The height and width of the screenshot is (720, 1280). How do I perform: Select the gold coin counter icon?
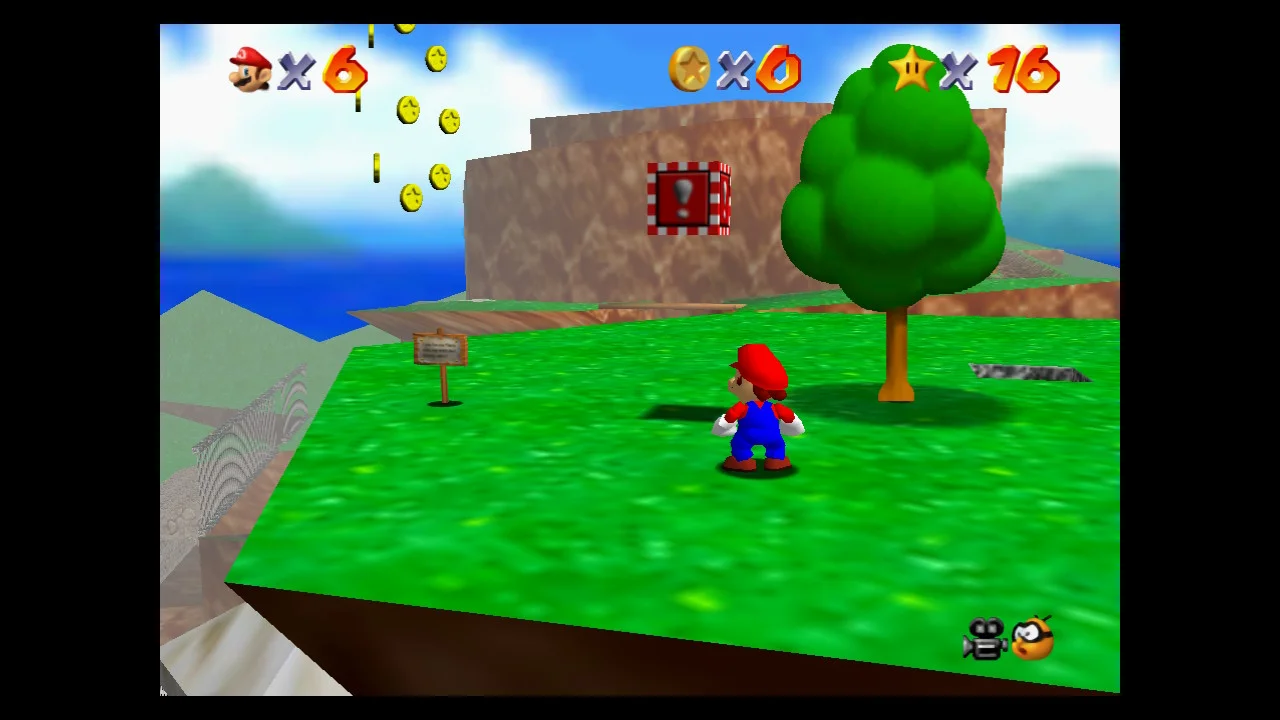tap(689, 70)
